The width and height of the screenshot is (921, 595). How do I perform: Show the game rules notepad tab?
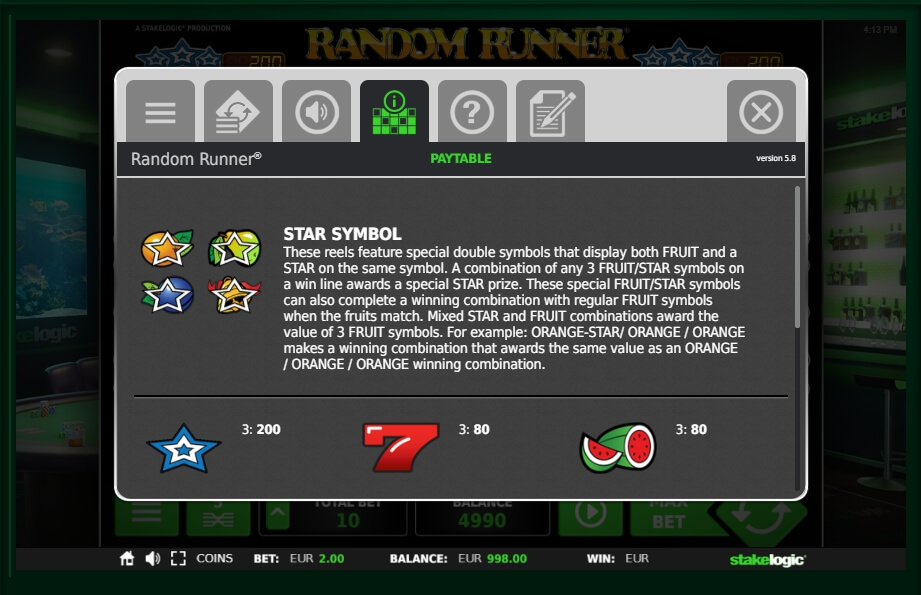pos(550,112)
